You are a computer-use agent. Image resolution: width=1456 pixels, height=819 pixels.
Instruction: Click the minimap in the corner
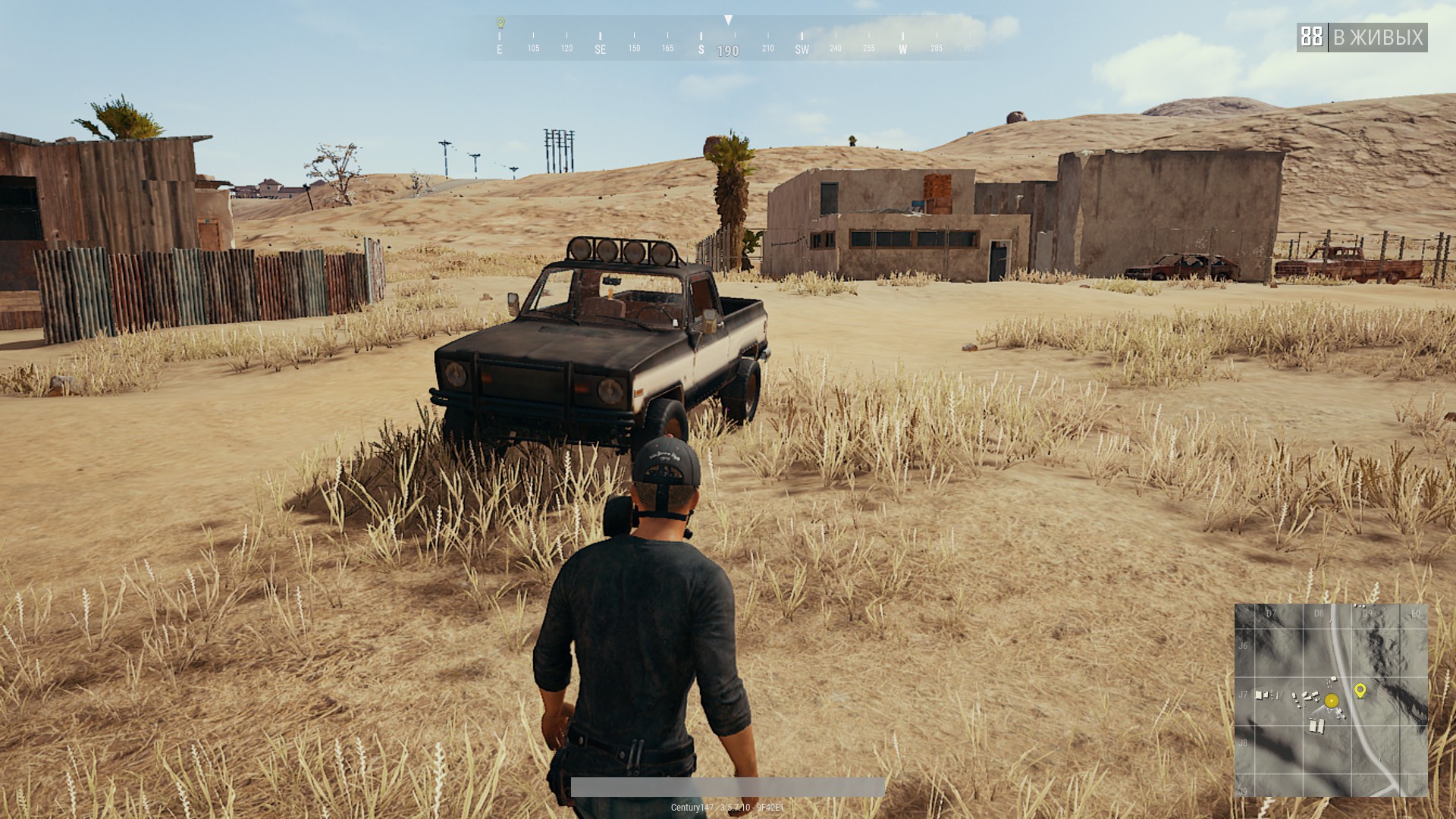(1331, 700)
